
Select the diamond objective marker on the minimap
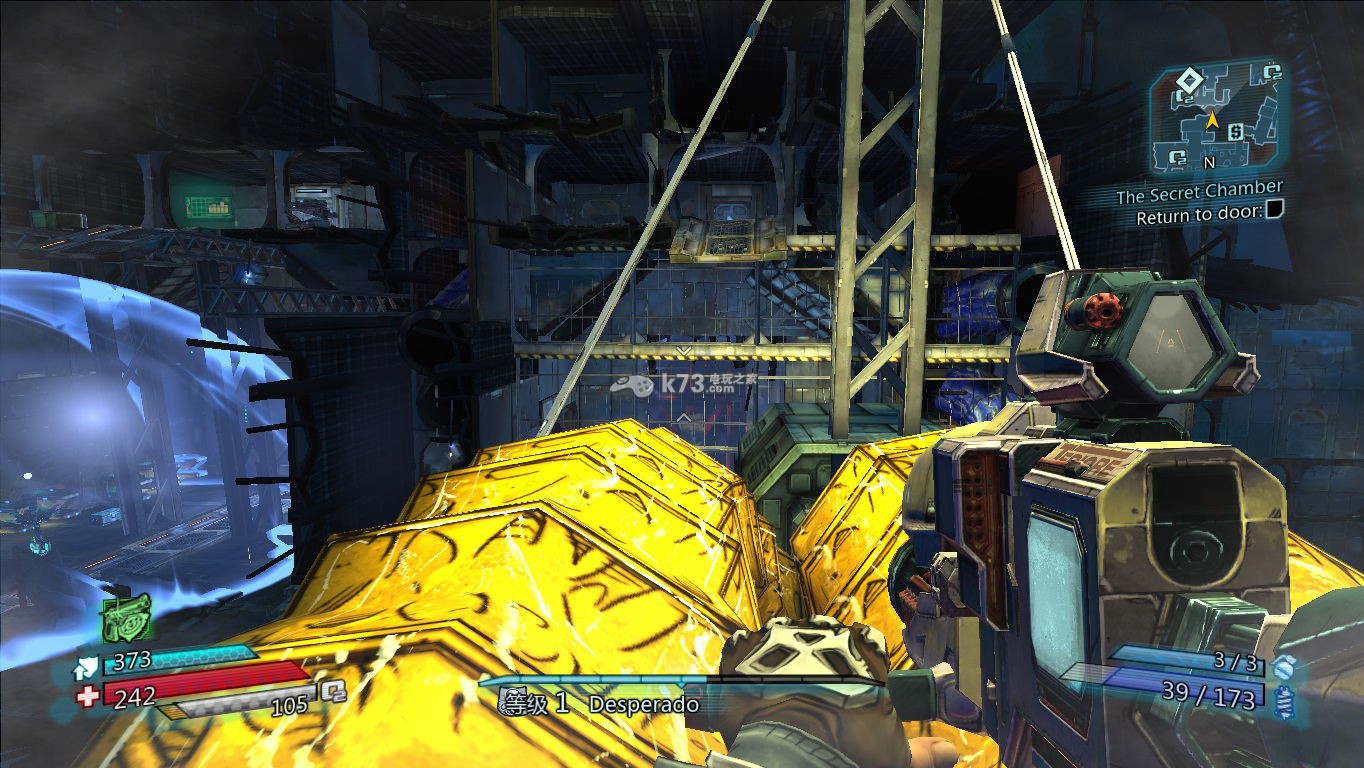(x=1187, y=78)
